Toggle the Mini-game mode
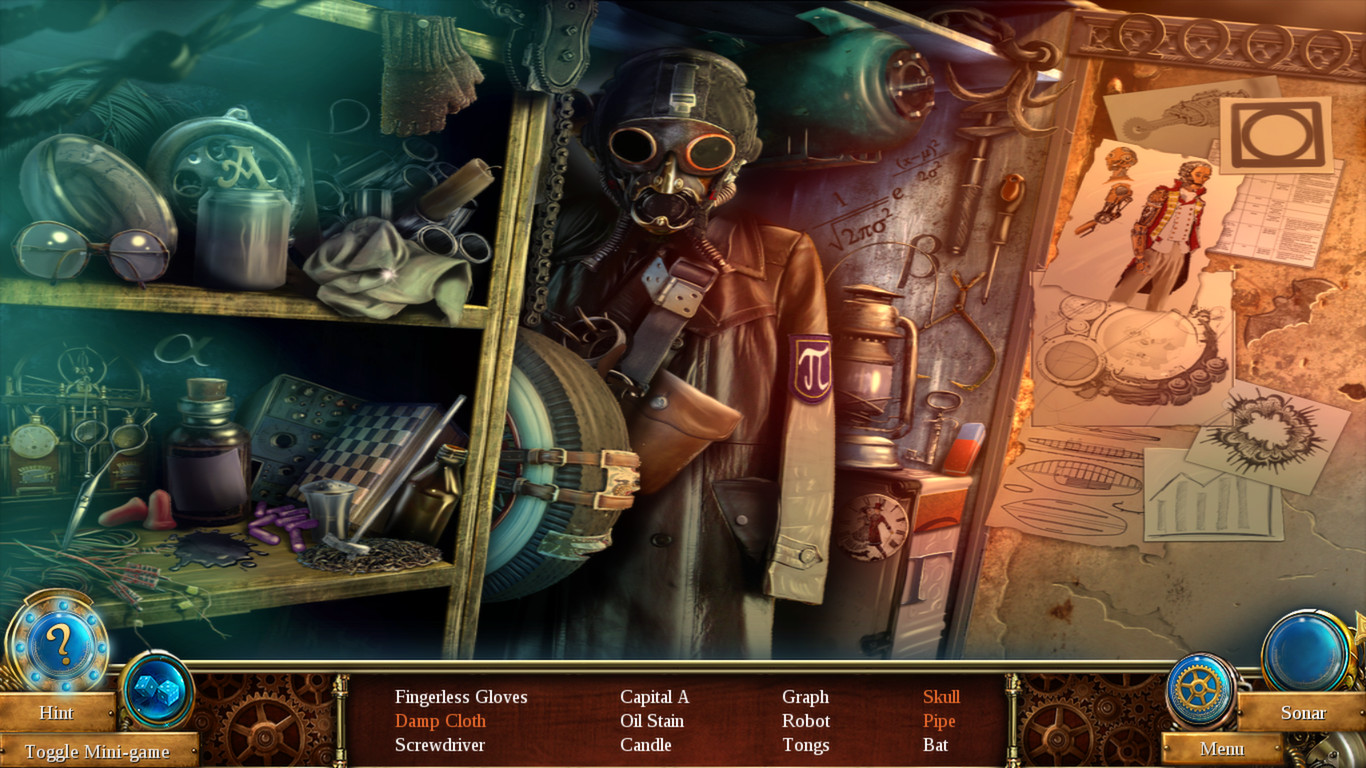Viewport: 1366px width, 768px height. click(x=100, y=751)
